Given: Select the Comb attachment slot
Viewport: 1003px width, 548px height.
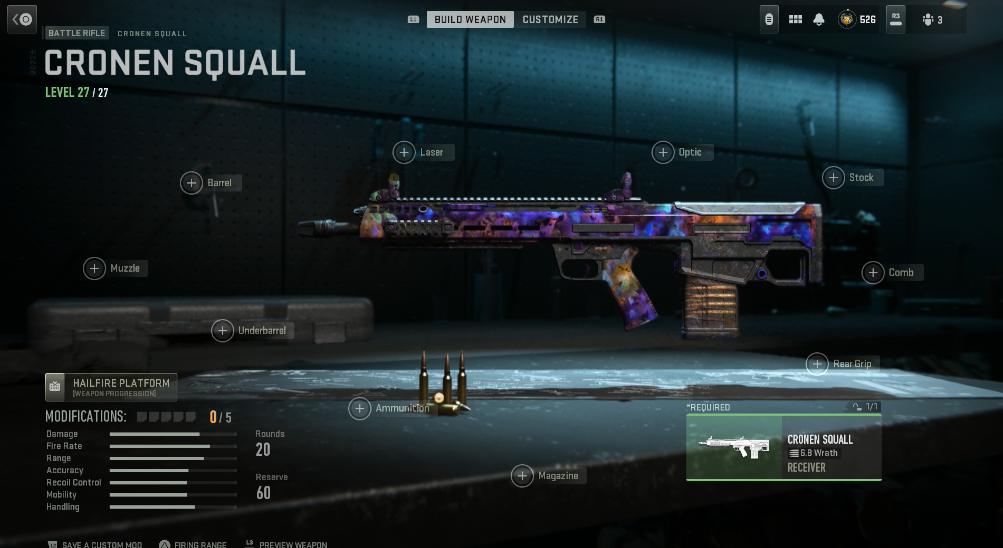Looking at the screenshot, I should (x=873, y=272).
